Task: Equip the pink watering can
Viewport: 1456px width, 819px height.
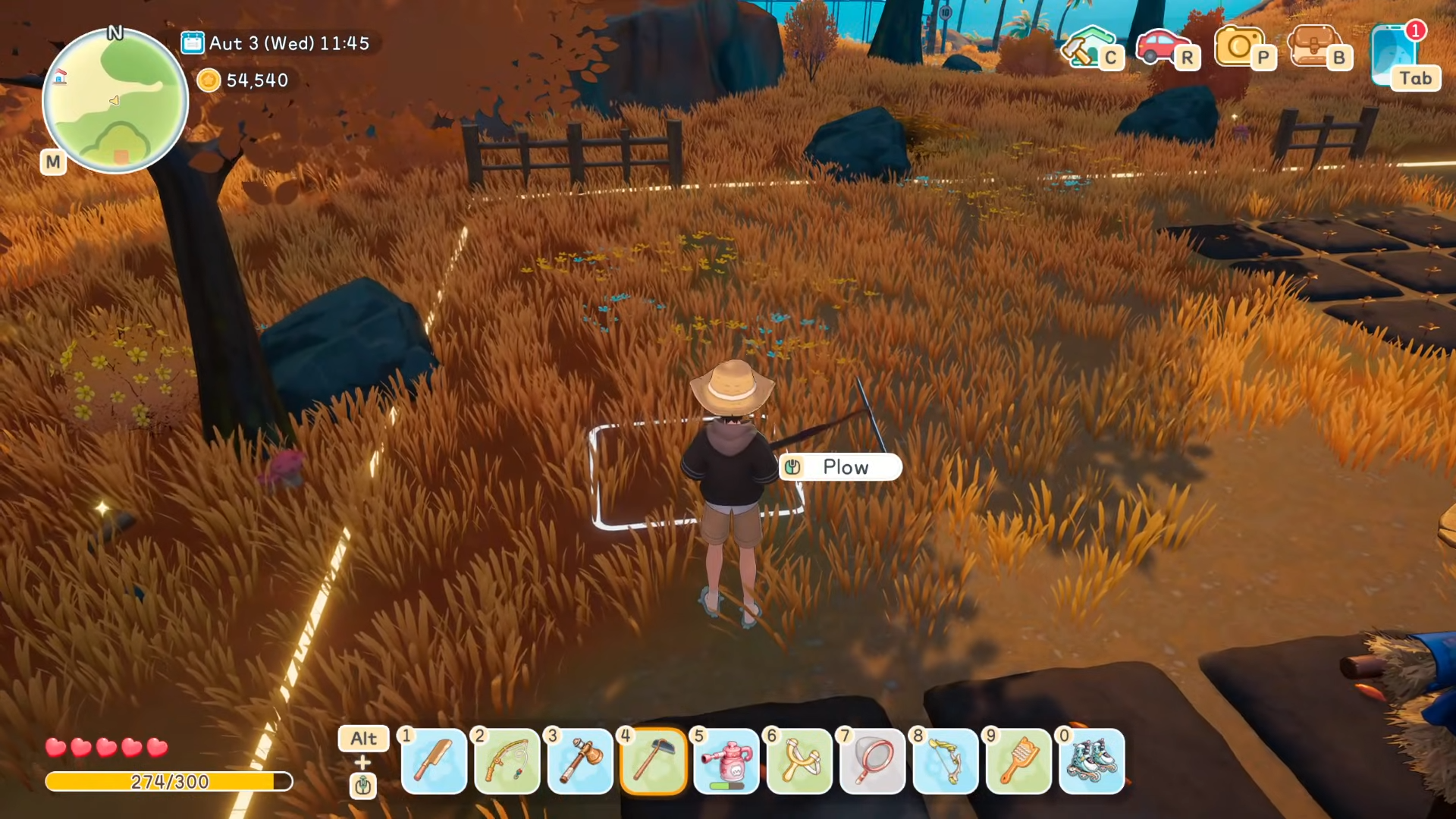Action: 726,761
